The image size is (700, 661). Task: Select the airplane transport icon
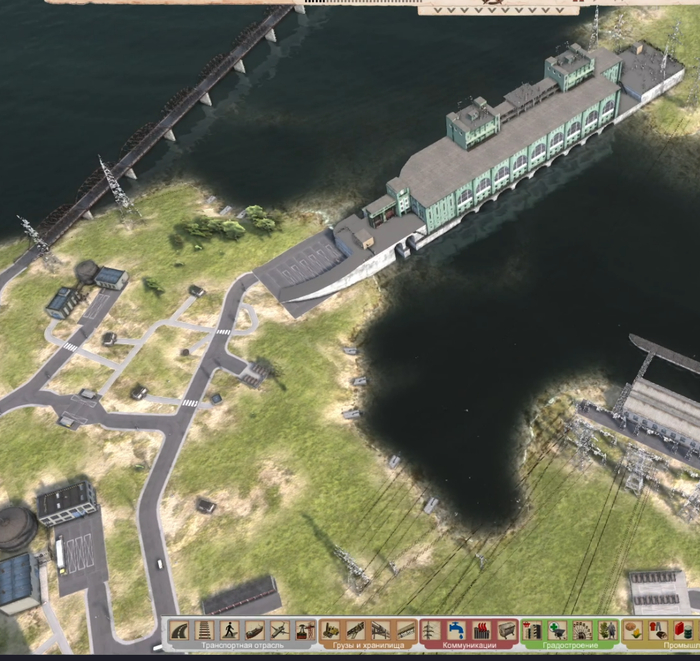point(280,630)
